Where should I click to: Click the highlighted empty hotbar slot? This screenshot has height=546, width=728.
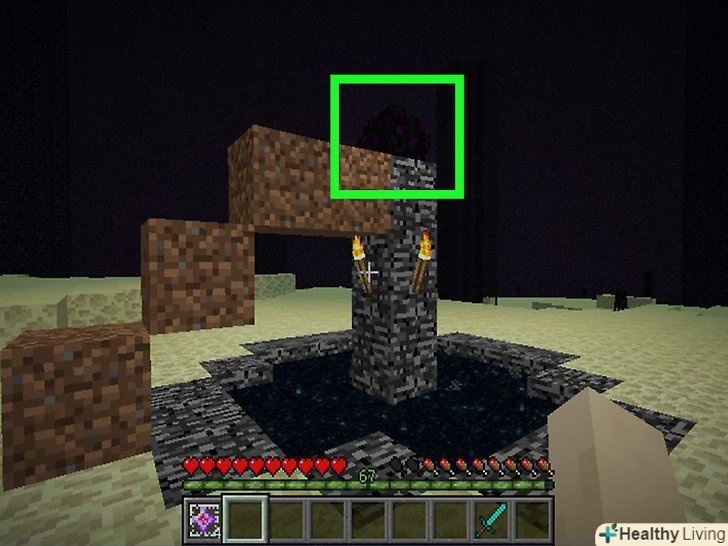point(245,520)
